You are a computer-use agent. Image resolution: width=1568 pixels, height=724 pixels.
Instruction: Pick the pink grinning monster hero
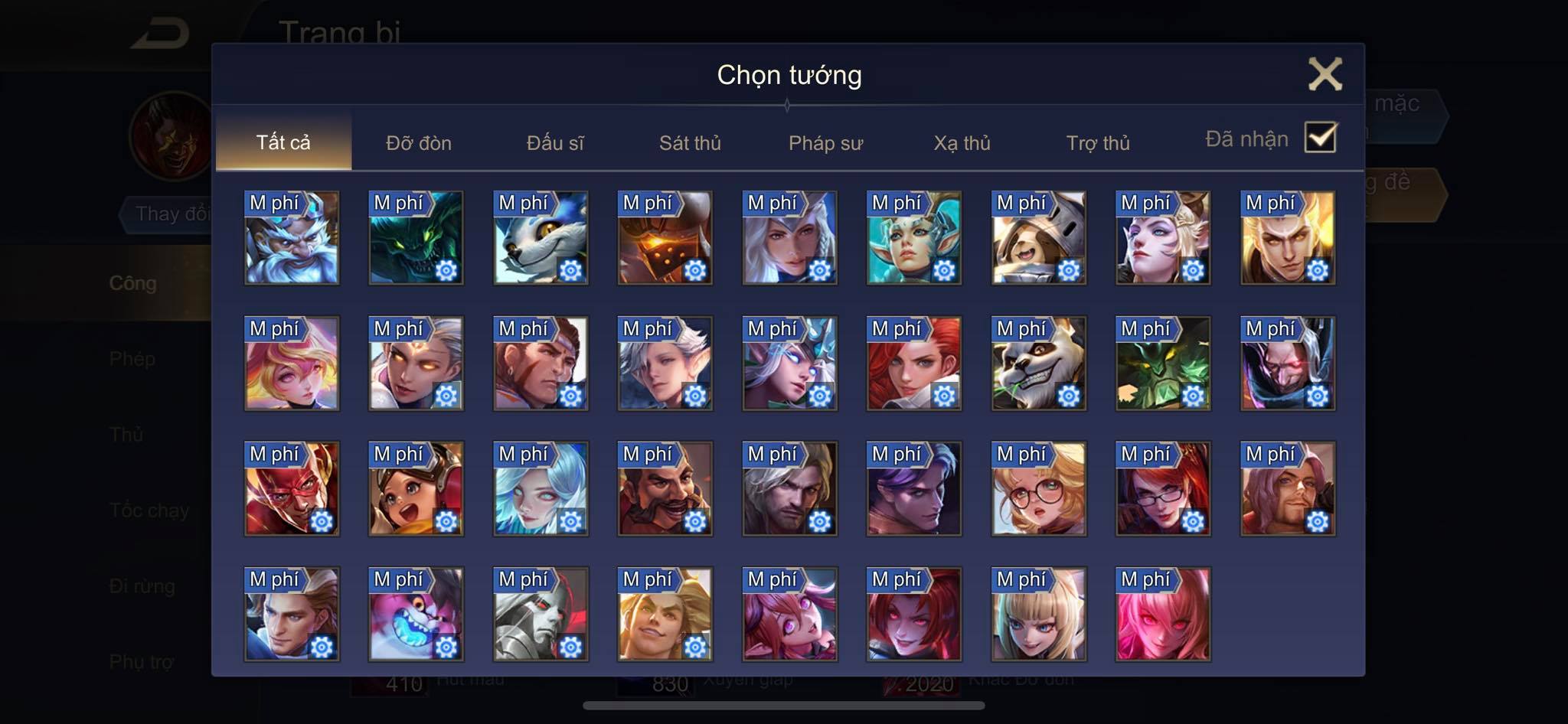pos(416,614)
